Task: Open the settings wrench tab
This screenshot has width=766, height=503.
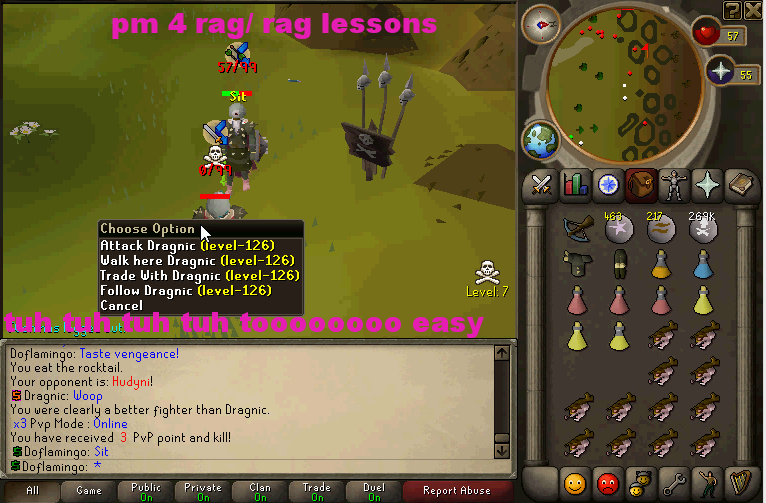Action: [672, 481]
